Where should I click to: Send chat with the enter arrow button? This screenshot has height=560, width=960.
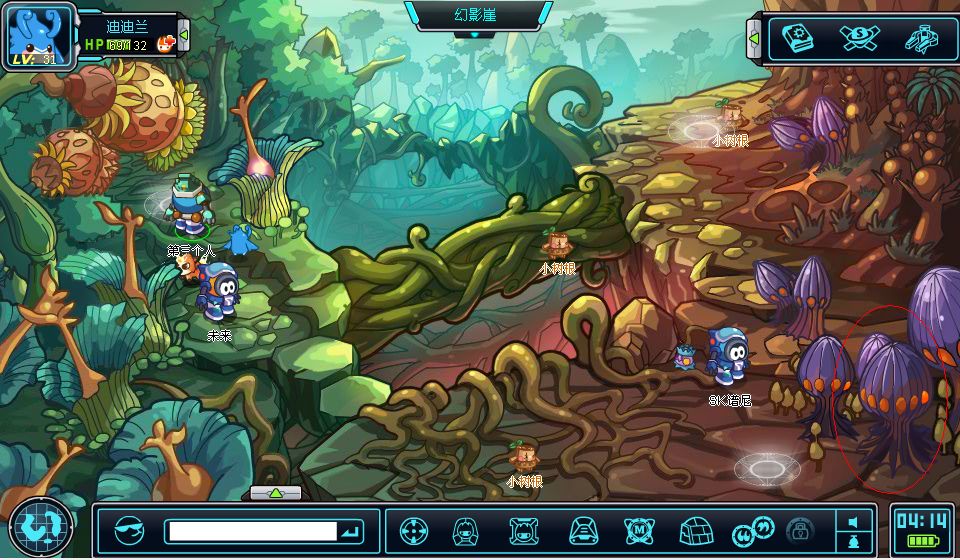(351, 531)
